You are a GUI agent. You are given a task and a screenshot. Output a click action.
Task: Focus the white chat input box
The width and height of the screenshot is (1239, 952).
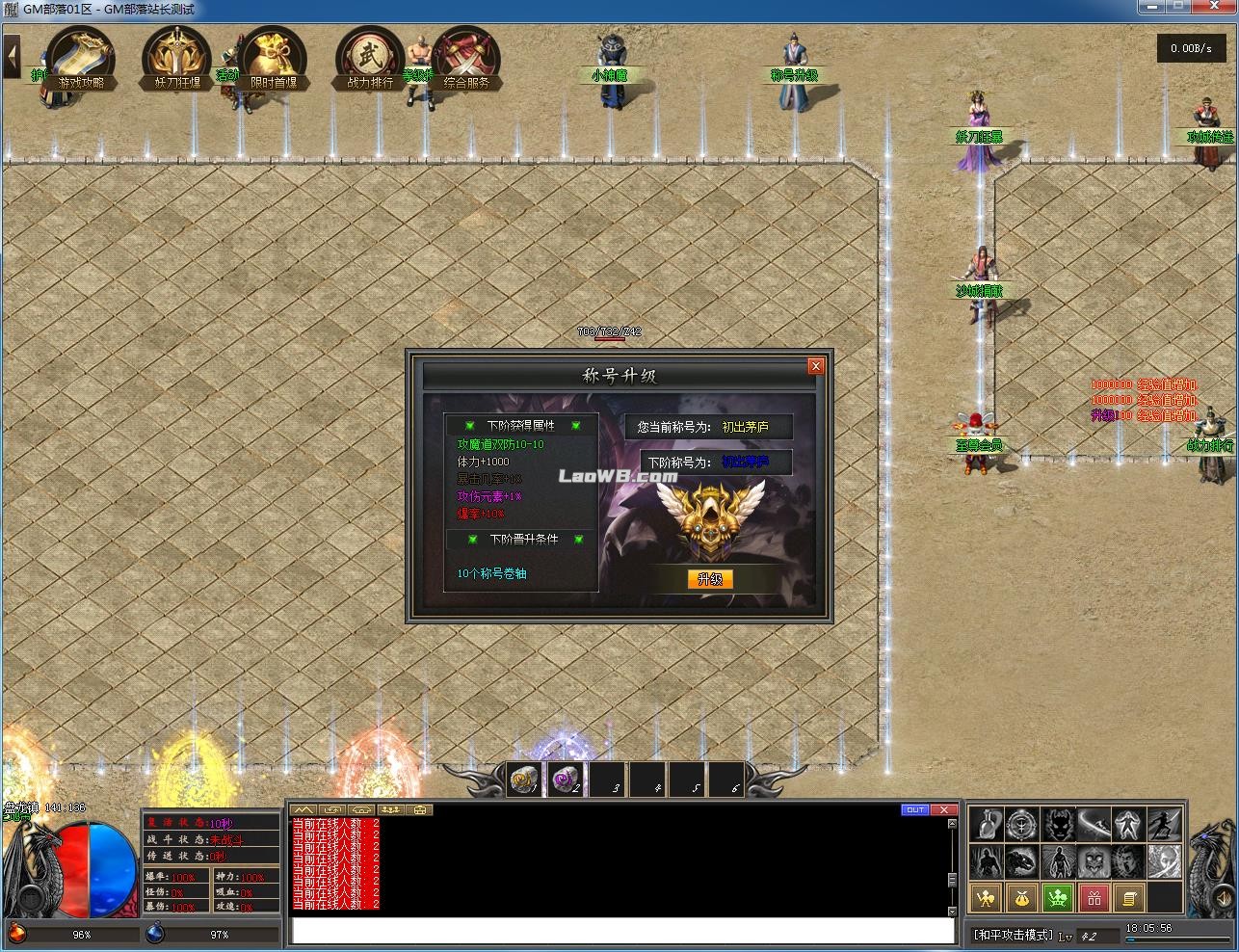pos(622,930)
